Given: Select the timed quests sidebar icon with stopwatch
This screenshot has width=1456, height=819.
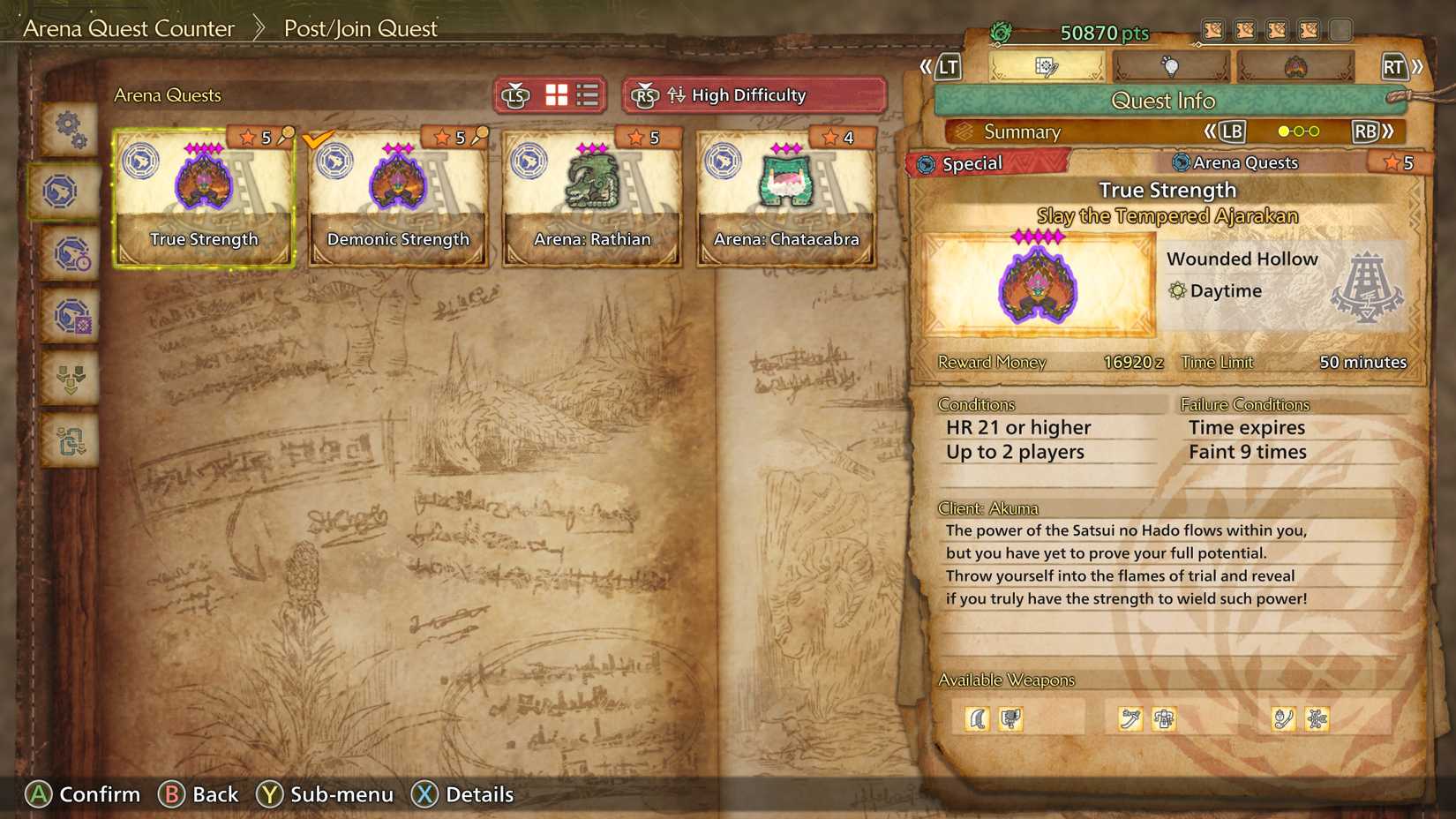Looking at the screenshot, I should tap(69, 255).
